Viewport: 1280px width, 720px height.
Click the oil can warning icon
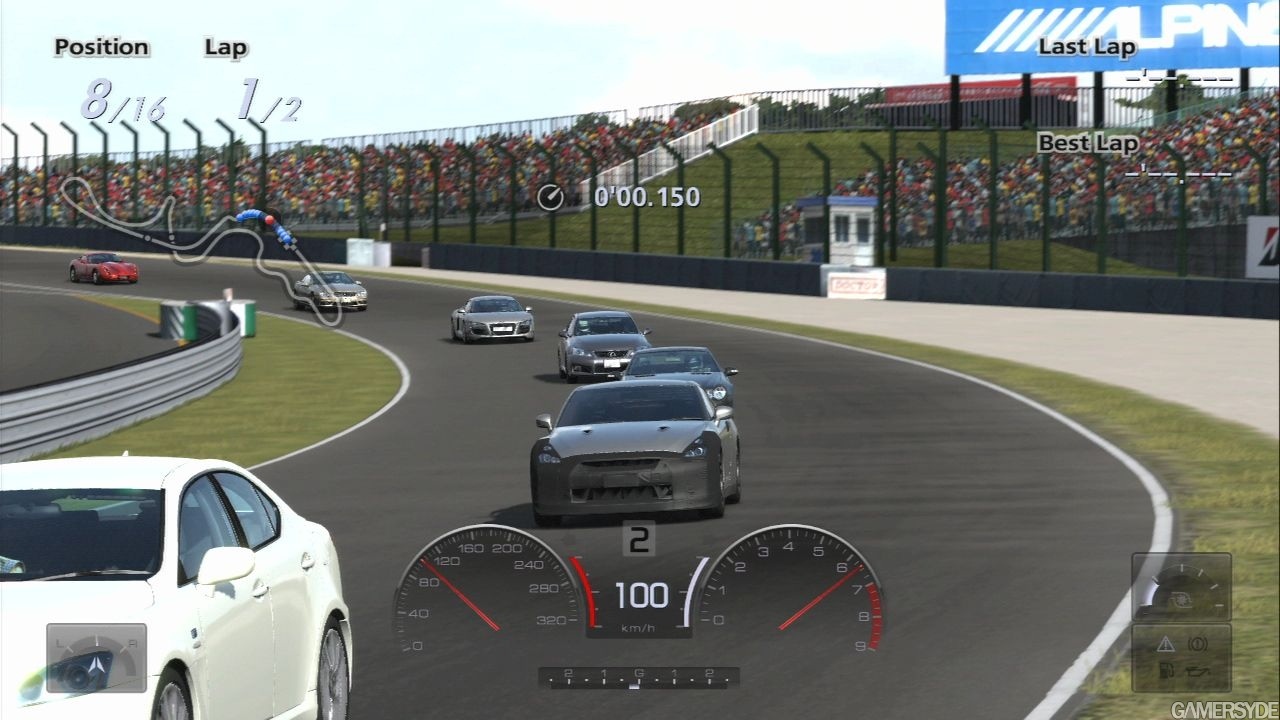click(1199, 673)
